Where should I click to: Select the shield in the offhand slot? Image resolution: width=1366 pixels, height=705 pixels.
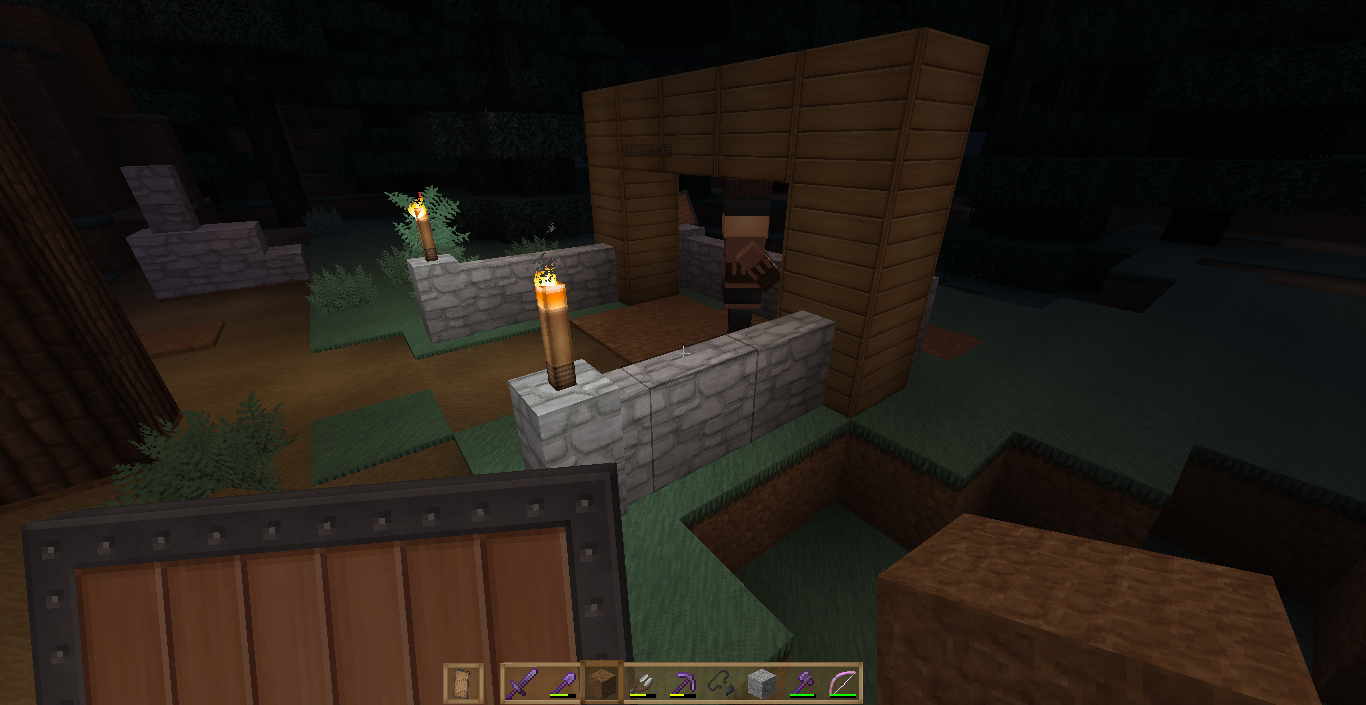463,683
